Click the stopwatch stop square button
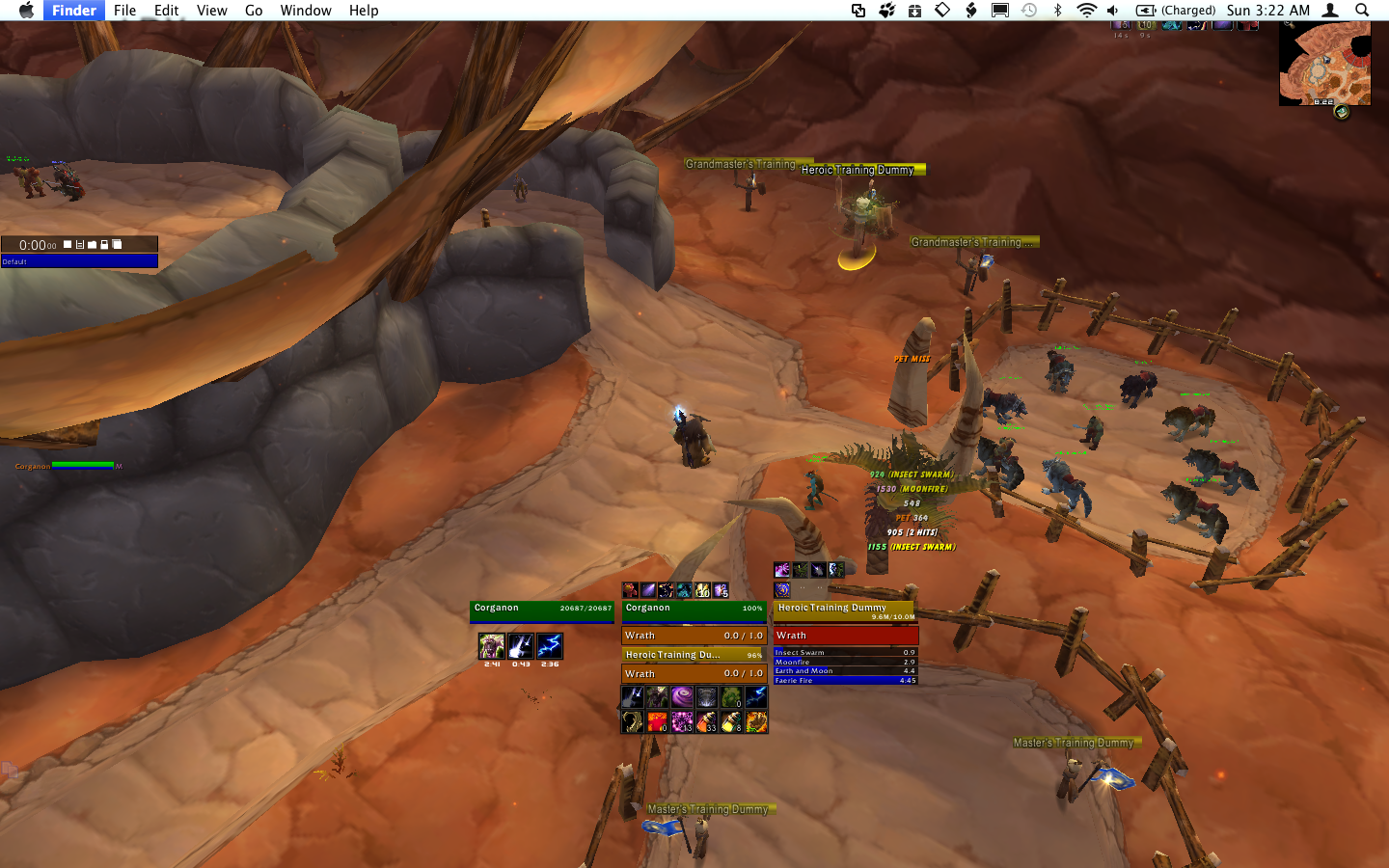Viewport: 1389px width, 868px height. (68, 245)
